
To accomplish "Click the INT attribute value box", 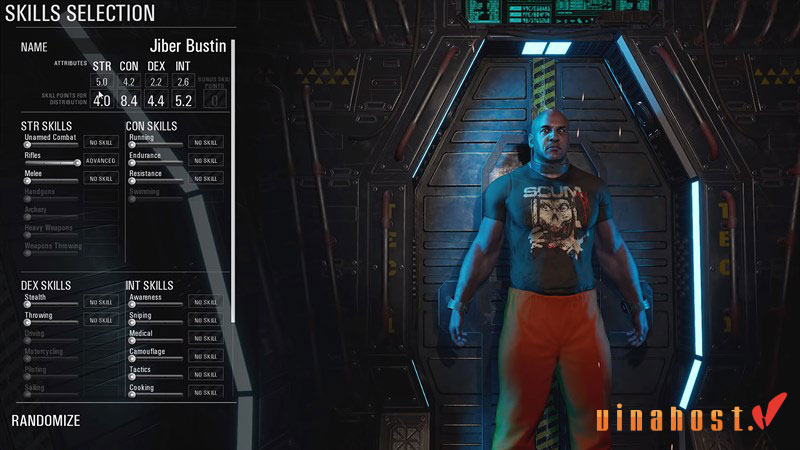I will point(183,82).
